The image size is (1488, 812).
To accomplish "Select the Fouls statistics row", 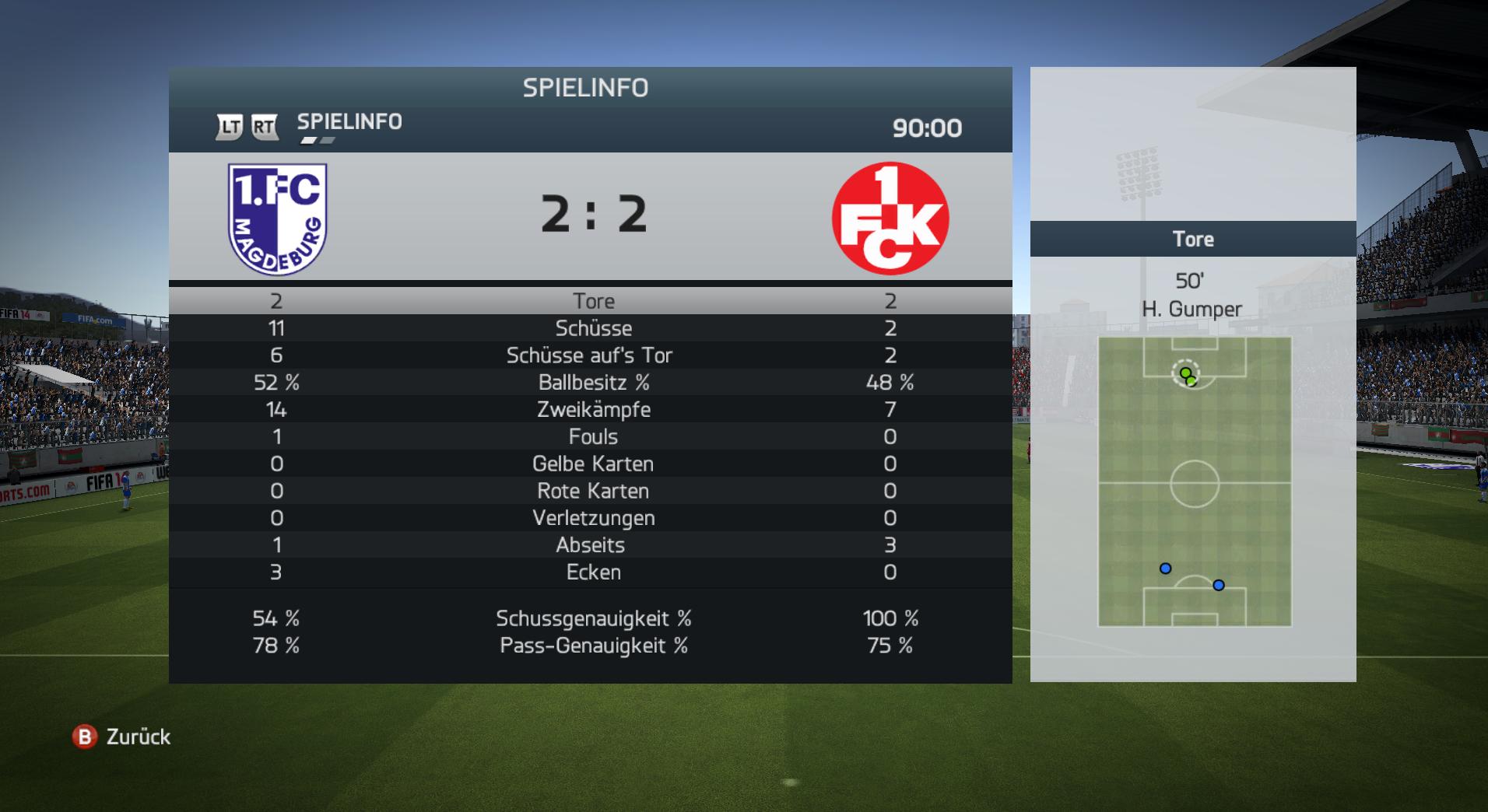I will click(592, 437).
